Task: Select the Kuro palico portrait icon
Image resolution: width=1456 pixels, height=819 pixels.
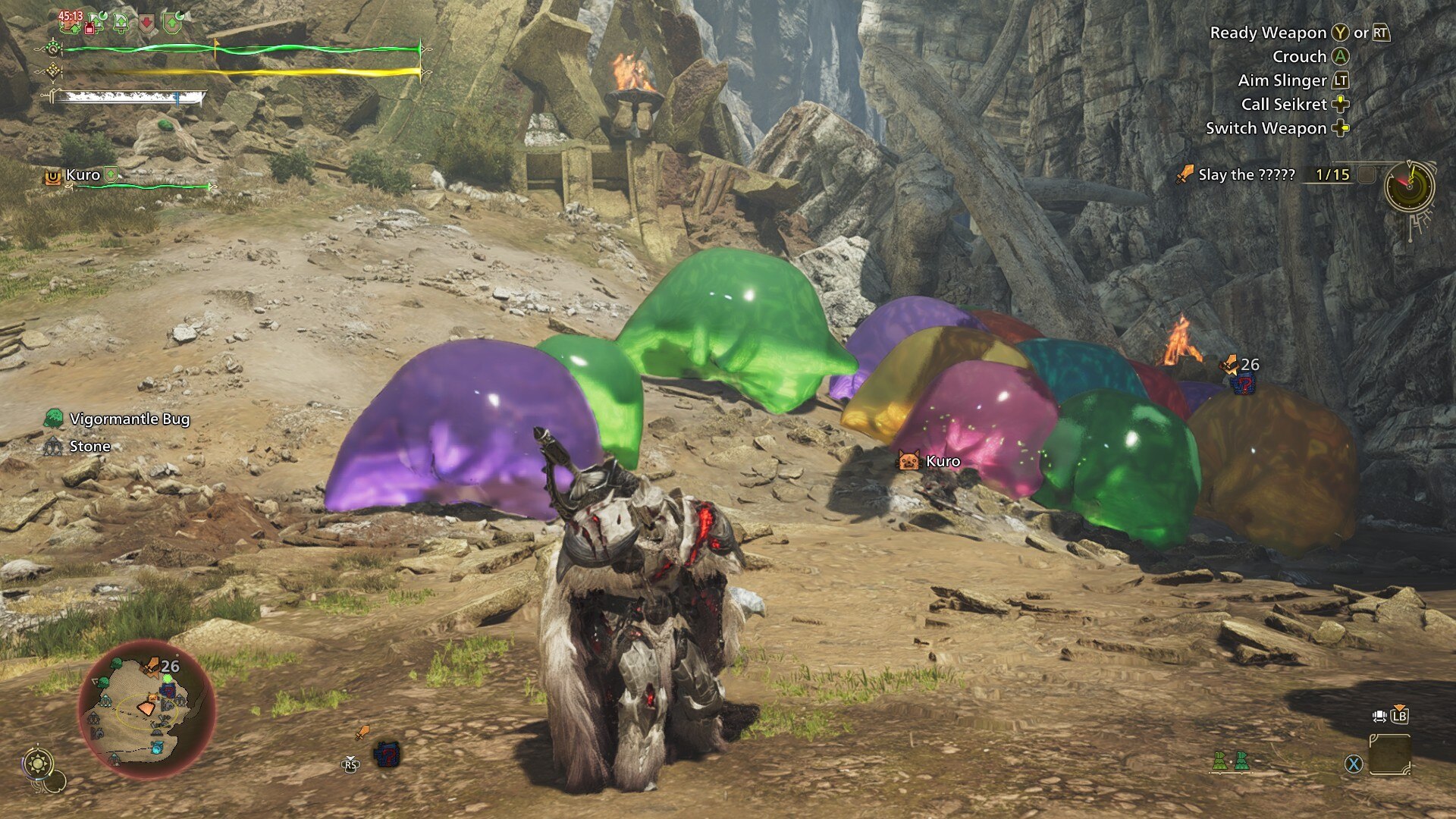Action: 908,460
